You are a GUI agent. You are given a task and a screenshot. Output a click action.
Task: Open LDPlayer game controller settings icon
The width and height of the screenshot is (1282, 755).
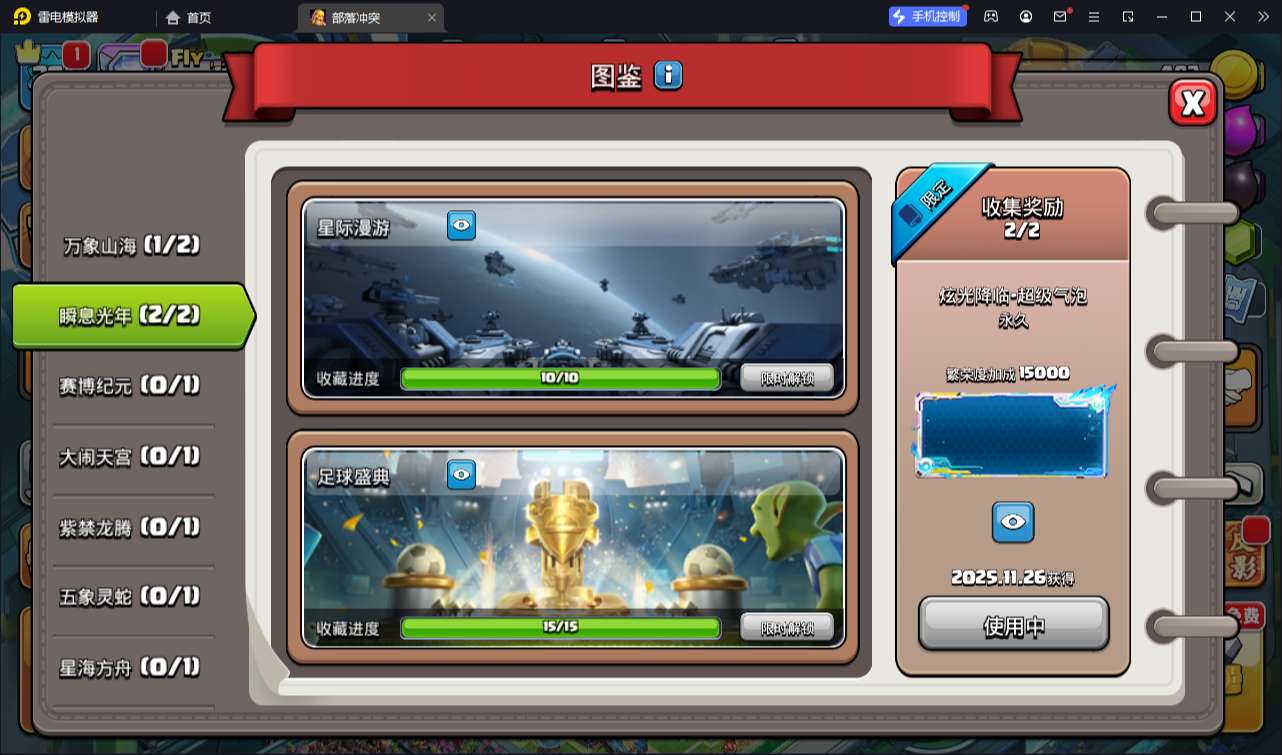991,16
